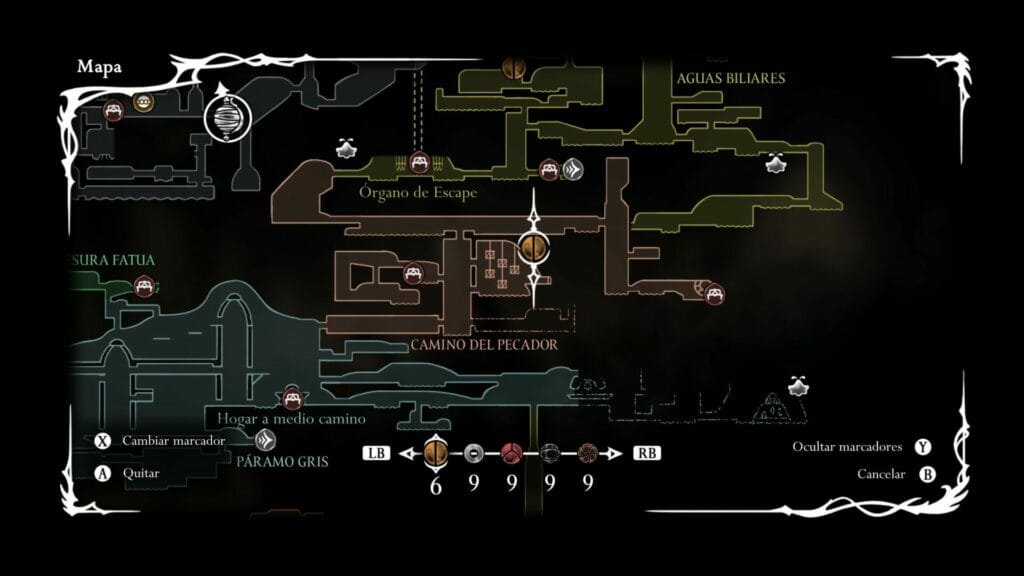Select the white bell-shaped icon below Aguas Biliares
Image resolution: width=1024 pixels, height=576 pixels.
(775, 161)
